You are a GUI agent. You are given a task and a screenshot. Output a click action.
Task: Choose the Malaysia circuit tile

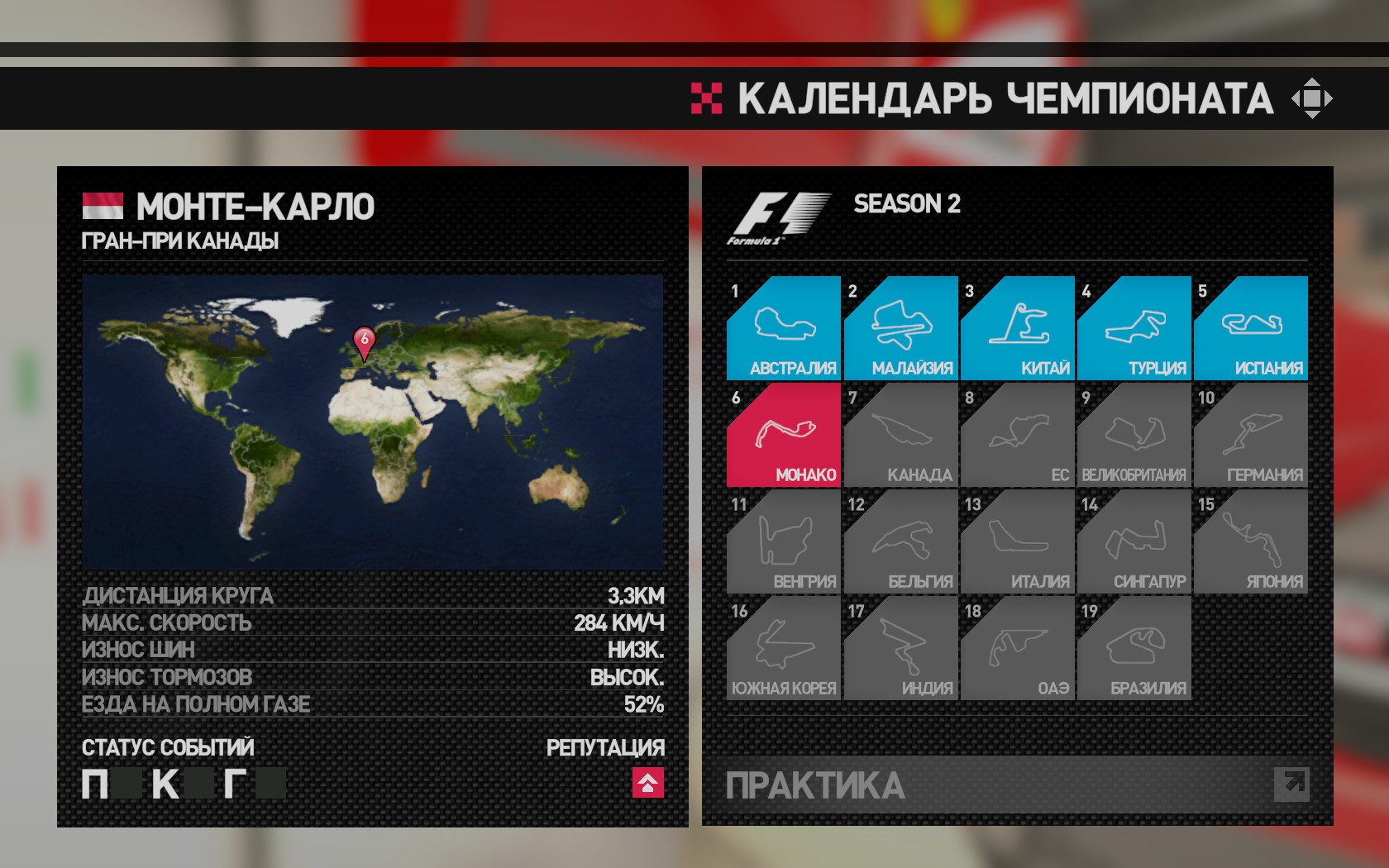pyautogui.click(x=900, y=328)
